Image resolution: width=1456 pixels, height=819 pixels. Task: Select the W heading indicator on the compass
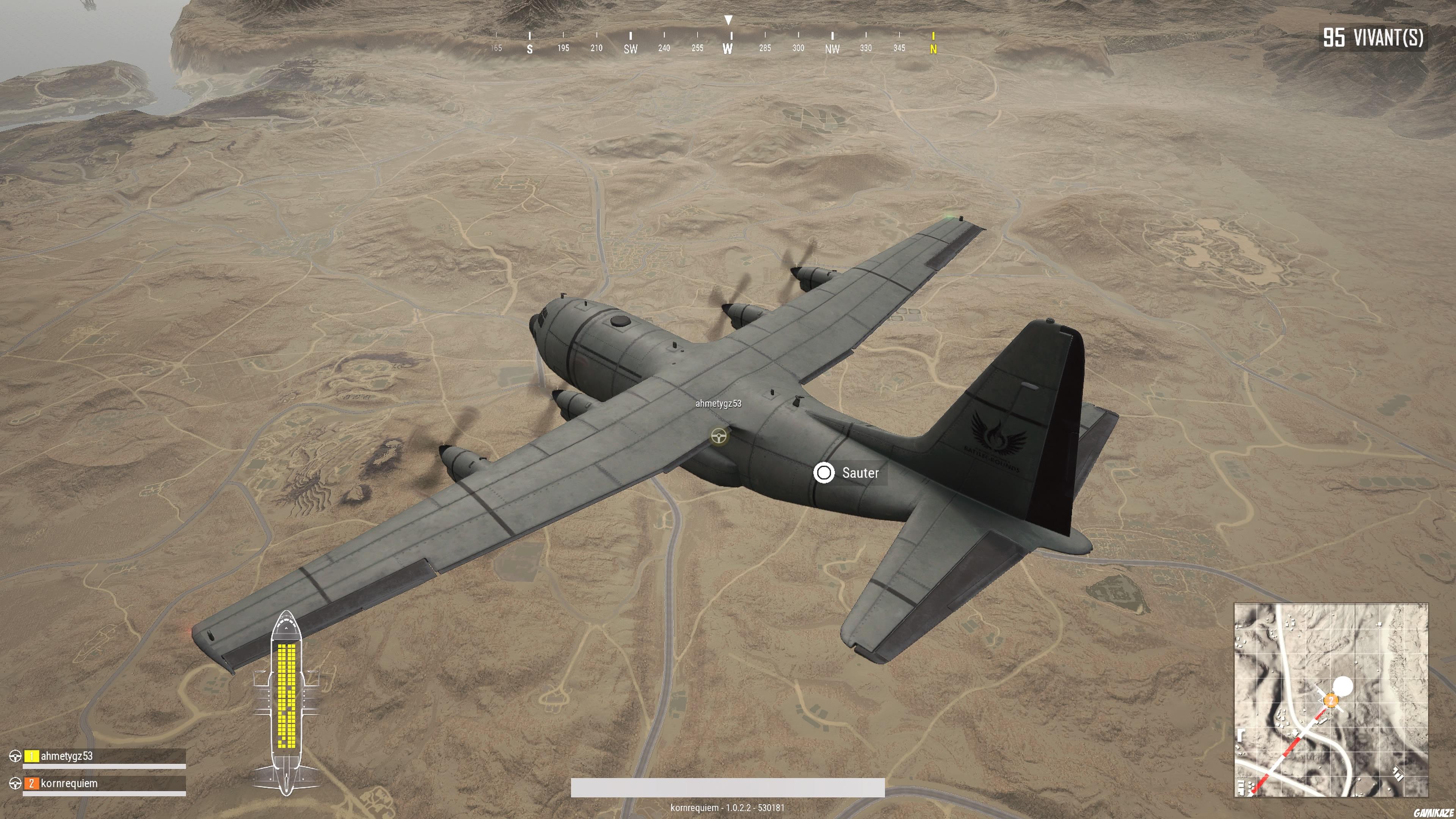(728, 49)
